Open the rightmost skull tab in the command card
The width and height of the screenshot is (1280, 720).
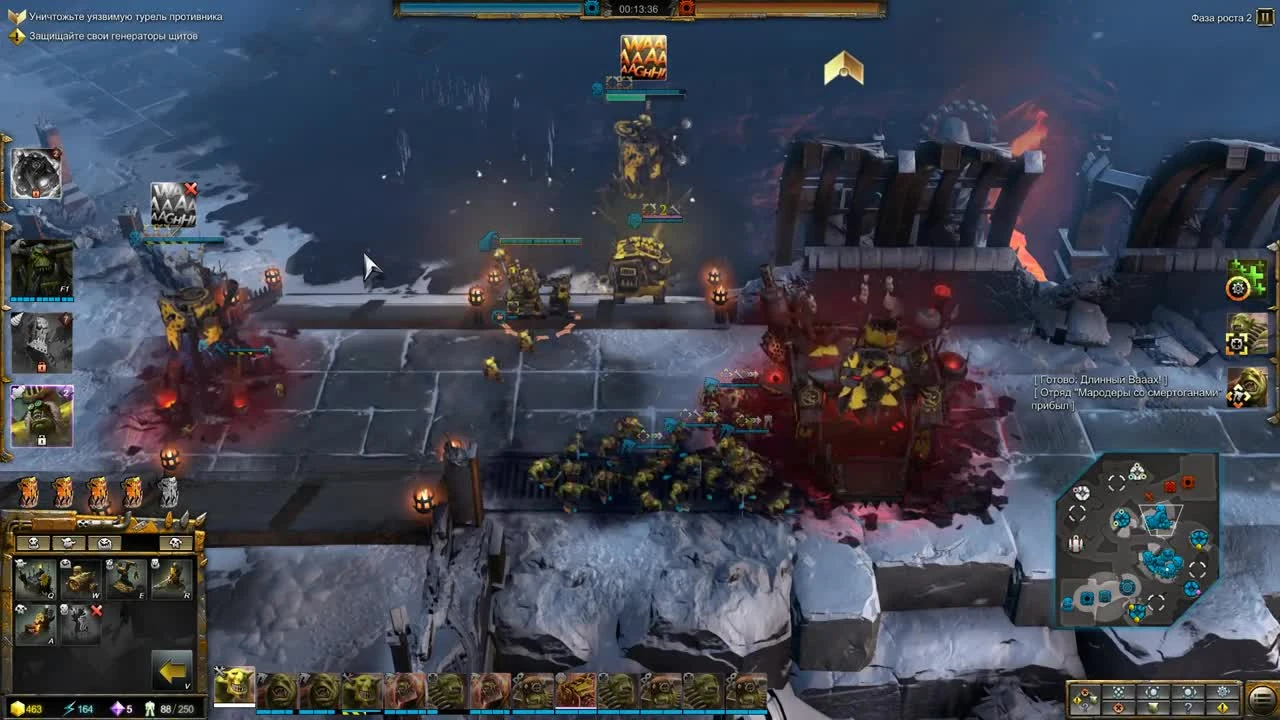173,542
